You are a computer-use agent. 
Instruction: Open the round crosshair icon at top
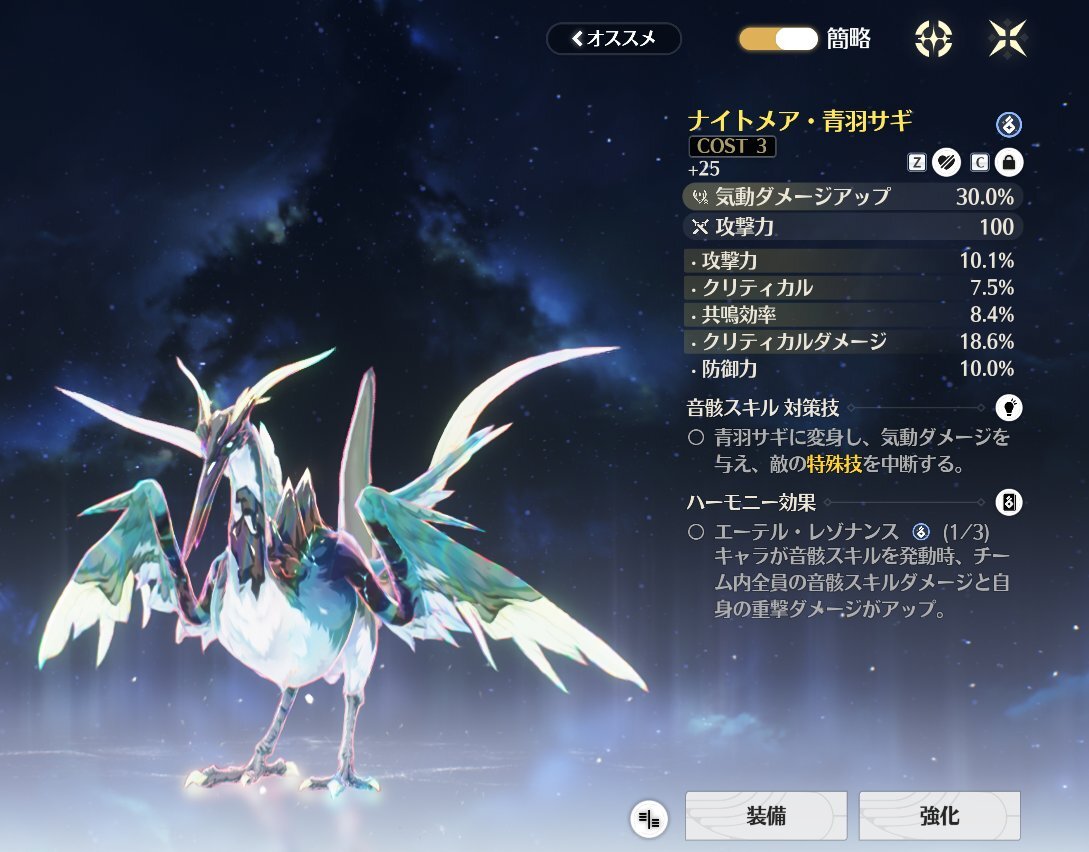933,39
